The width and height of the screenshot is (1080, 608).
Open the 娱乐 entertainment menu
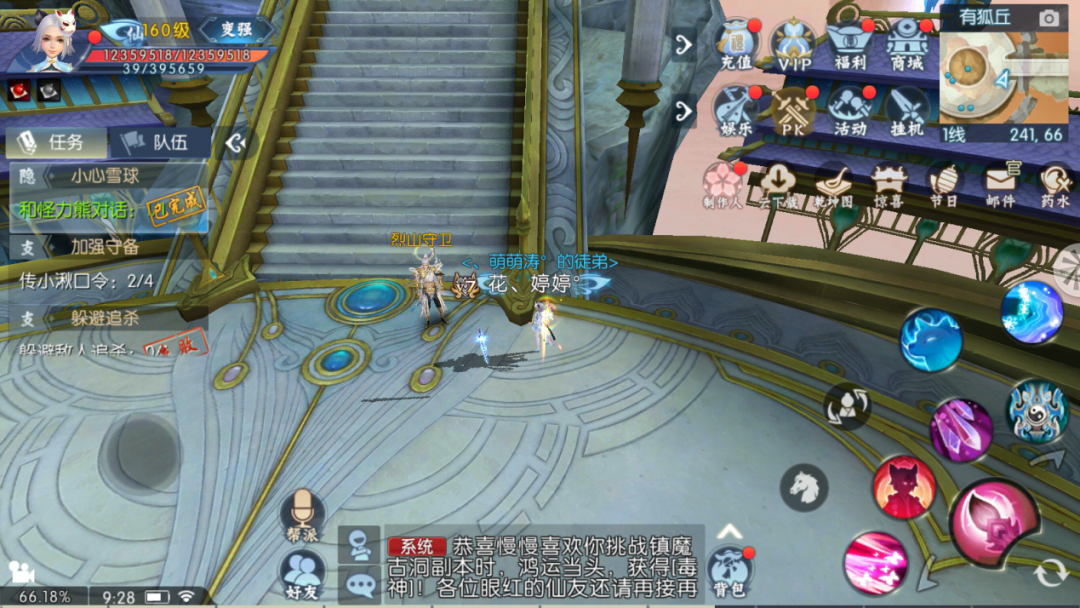click(737, 110)
